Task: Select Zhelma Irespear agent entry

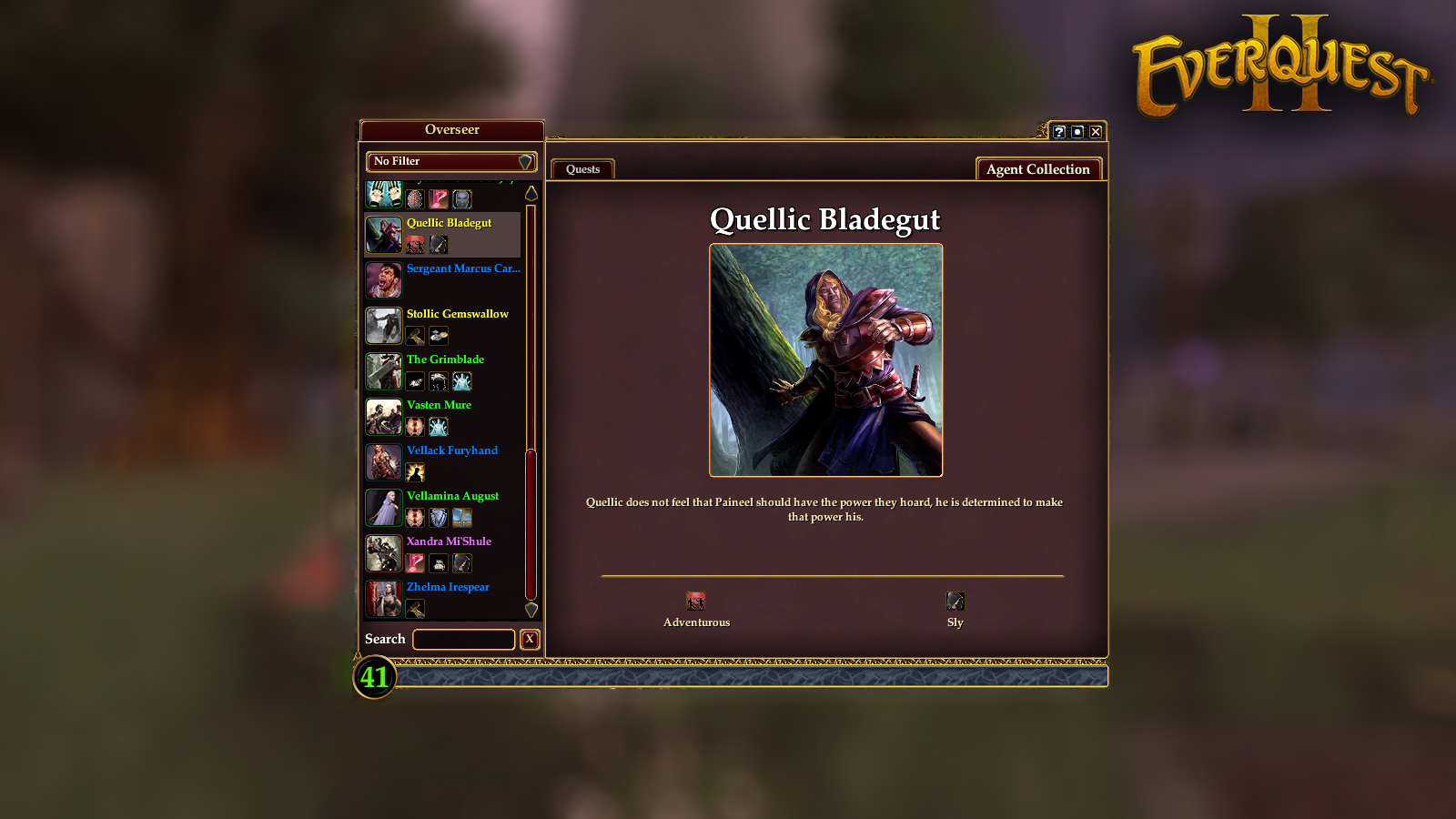Action: 448,587
